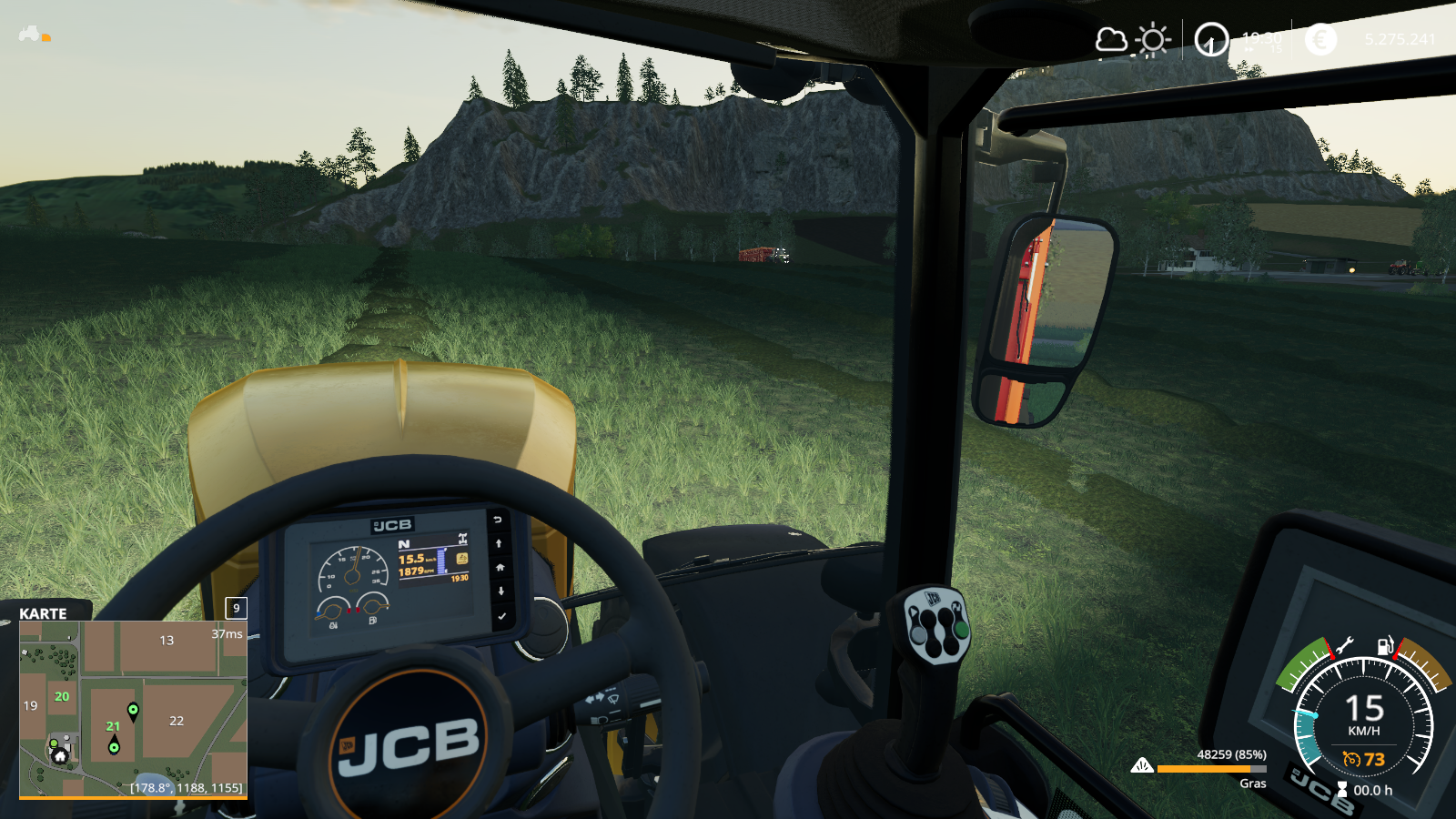The height and width of the screenshot is (819, 1456).
Task: Select the house marker on the minimap
Action: [60, 755]
